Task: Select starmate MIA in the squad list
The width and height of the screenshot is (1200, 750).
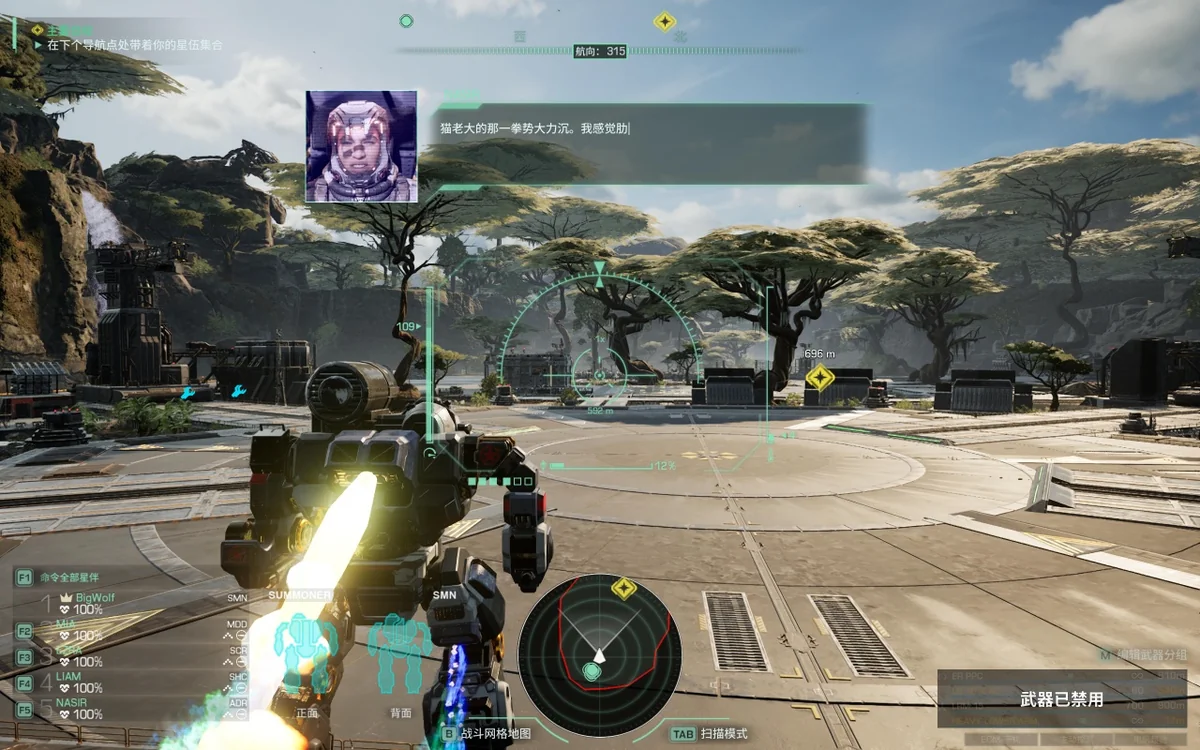Action: pos(66,623)
